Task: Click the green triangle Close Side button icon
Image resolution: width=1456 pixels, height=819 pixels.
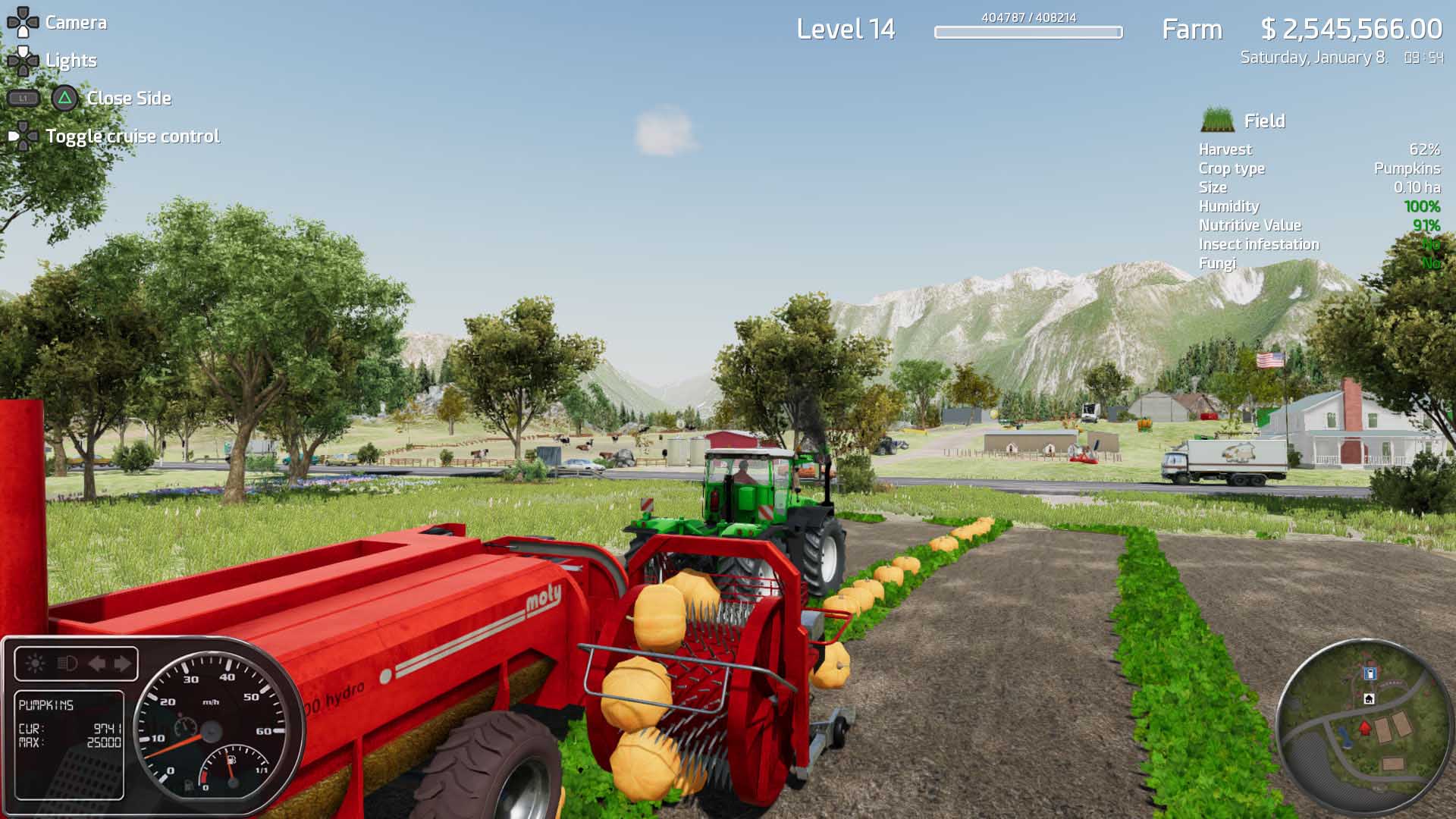Action: click(x=64, y=98)
